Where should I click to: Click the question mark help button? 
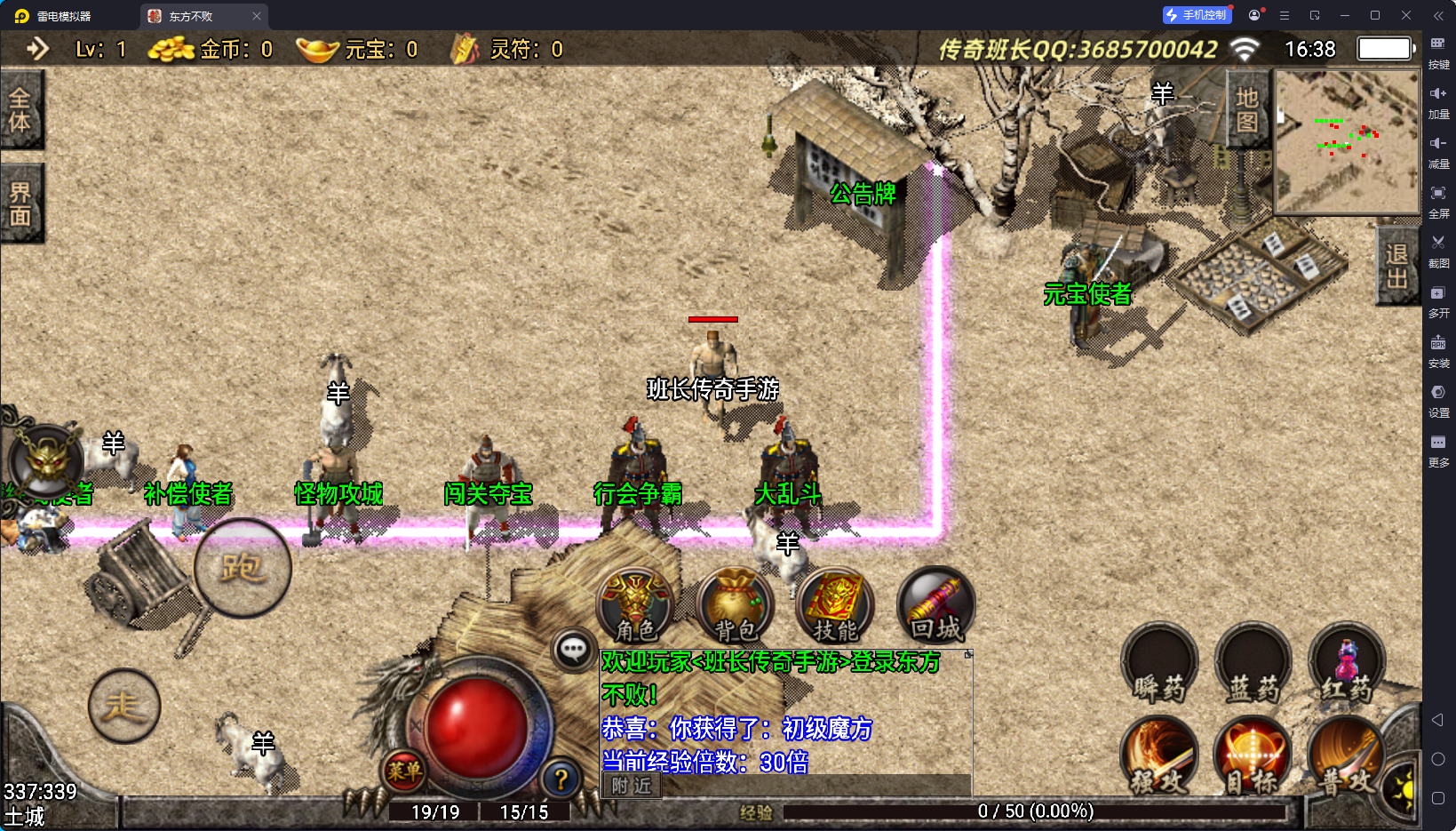(x=561, y=779)
